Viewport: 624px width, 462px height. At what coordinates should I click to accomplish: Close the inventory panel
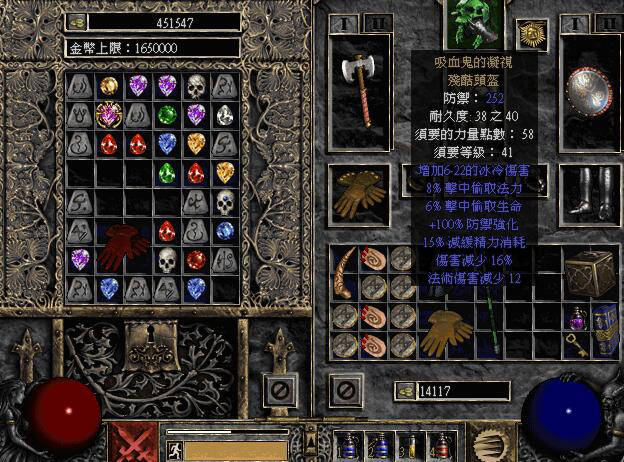[x=346, y=388]
